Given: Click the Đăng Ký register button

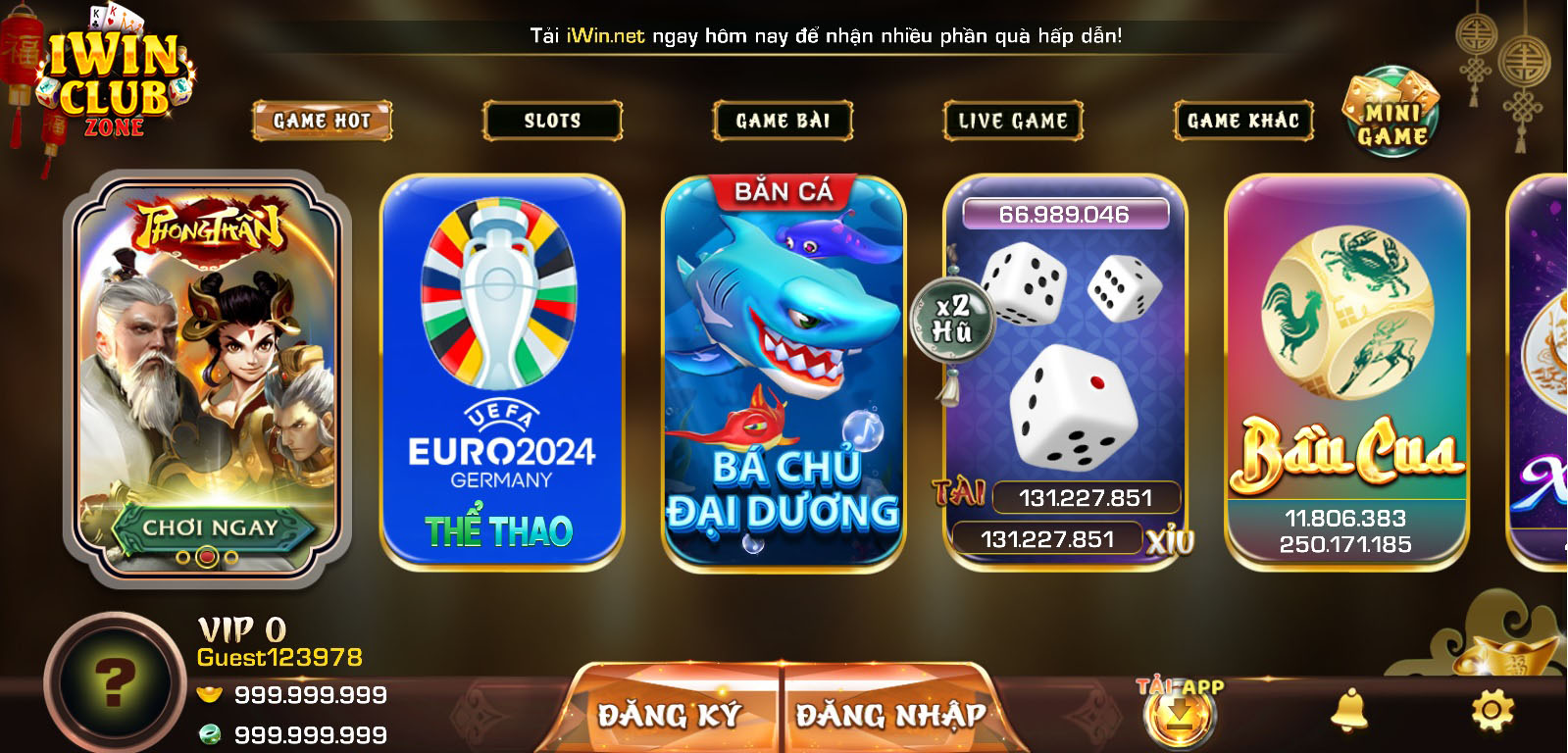Looking at the screenshot, I should (670, 715).
